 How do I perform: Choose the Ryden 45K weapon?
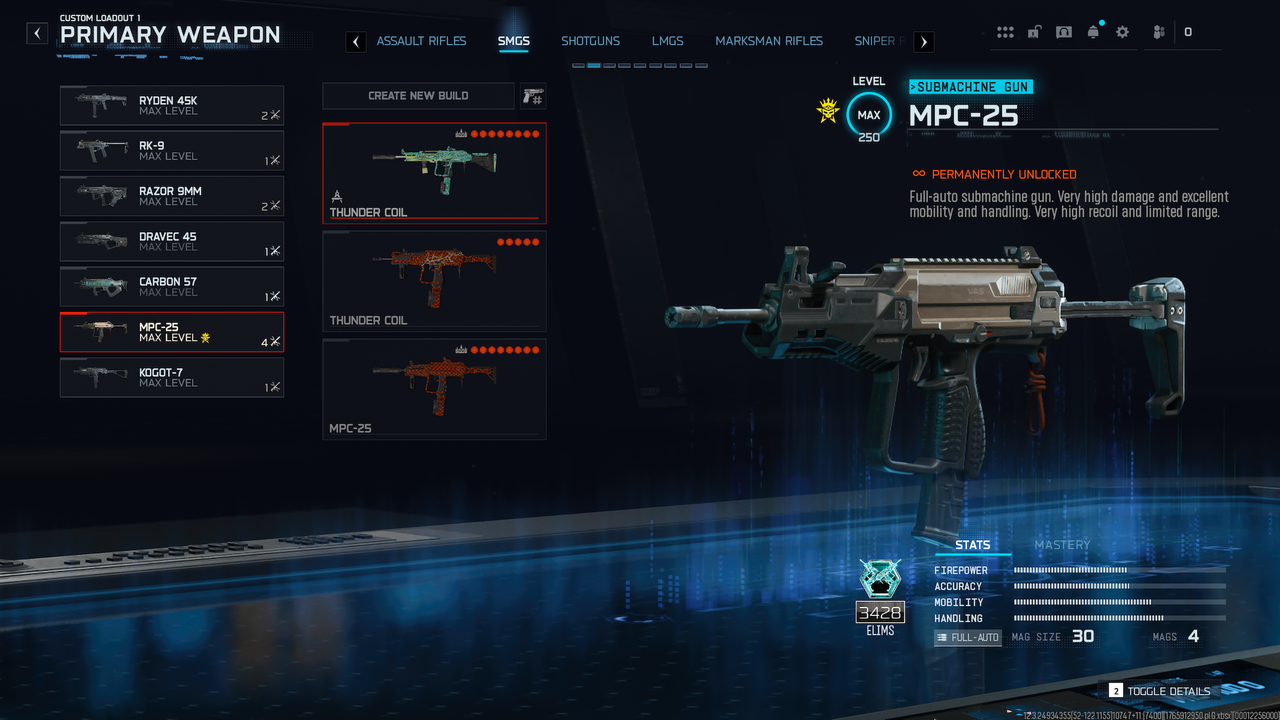pyautogui.click(x=171, y=105)
